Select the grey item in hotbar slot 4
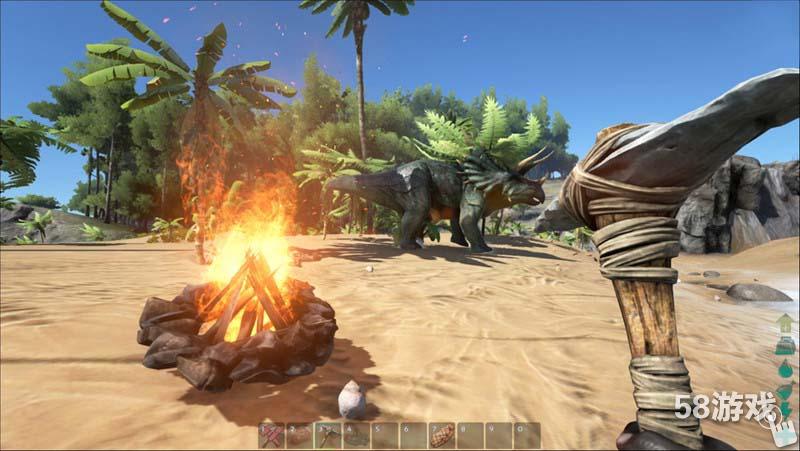This screenshot has height=451, width=800. pyautogui.click(x=356, y=435)
